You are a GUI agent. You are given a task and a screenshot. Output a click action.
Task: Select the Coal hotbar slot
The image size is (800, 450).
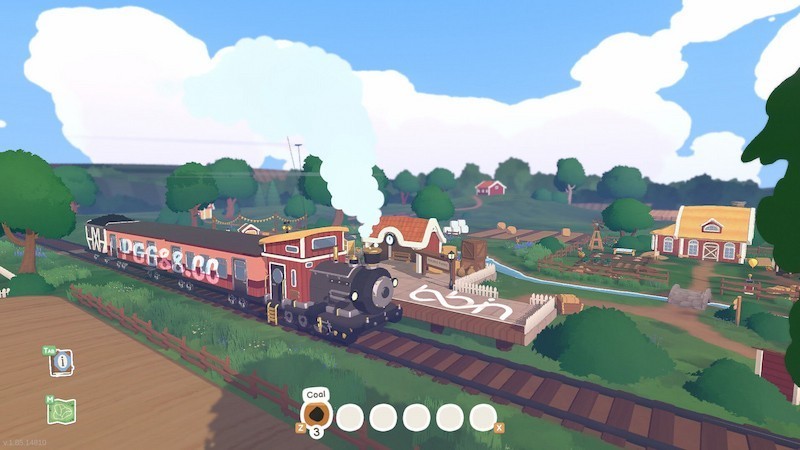316,416
